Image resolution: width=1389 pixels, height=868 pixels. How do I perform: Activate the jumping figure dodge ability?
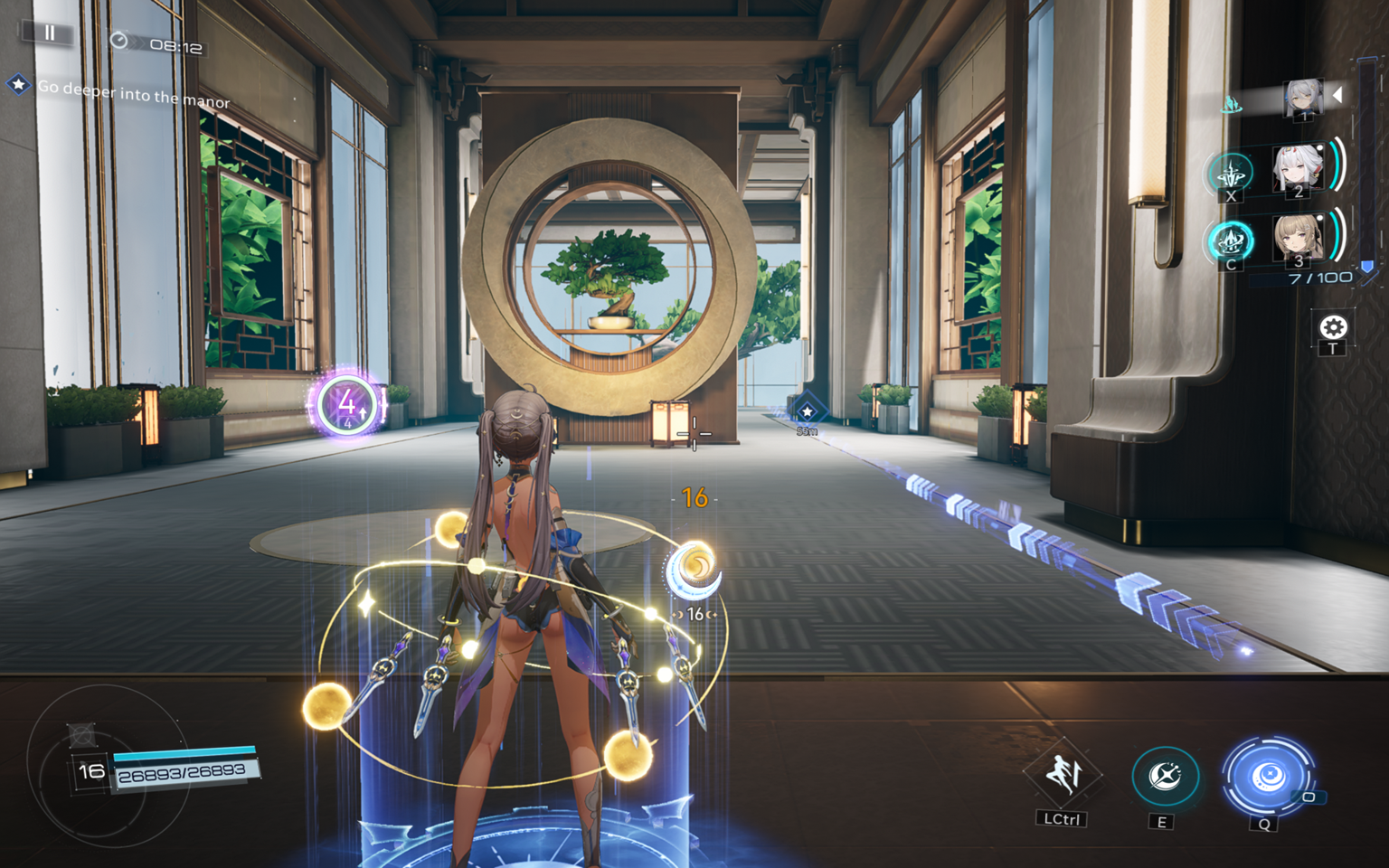1063,775
